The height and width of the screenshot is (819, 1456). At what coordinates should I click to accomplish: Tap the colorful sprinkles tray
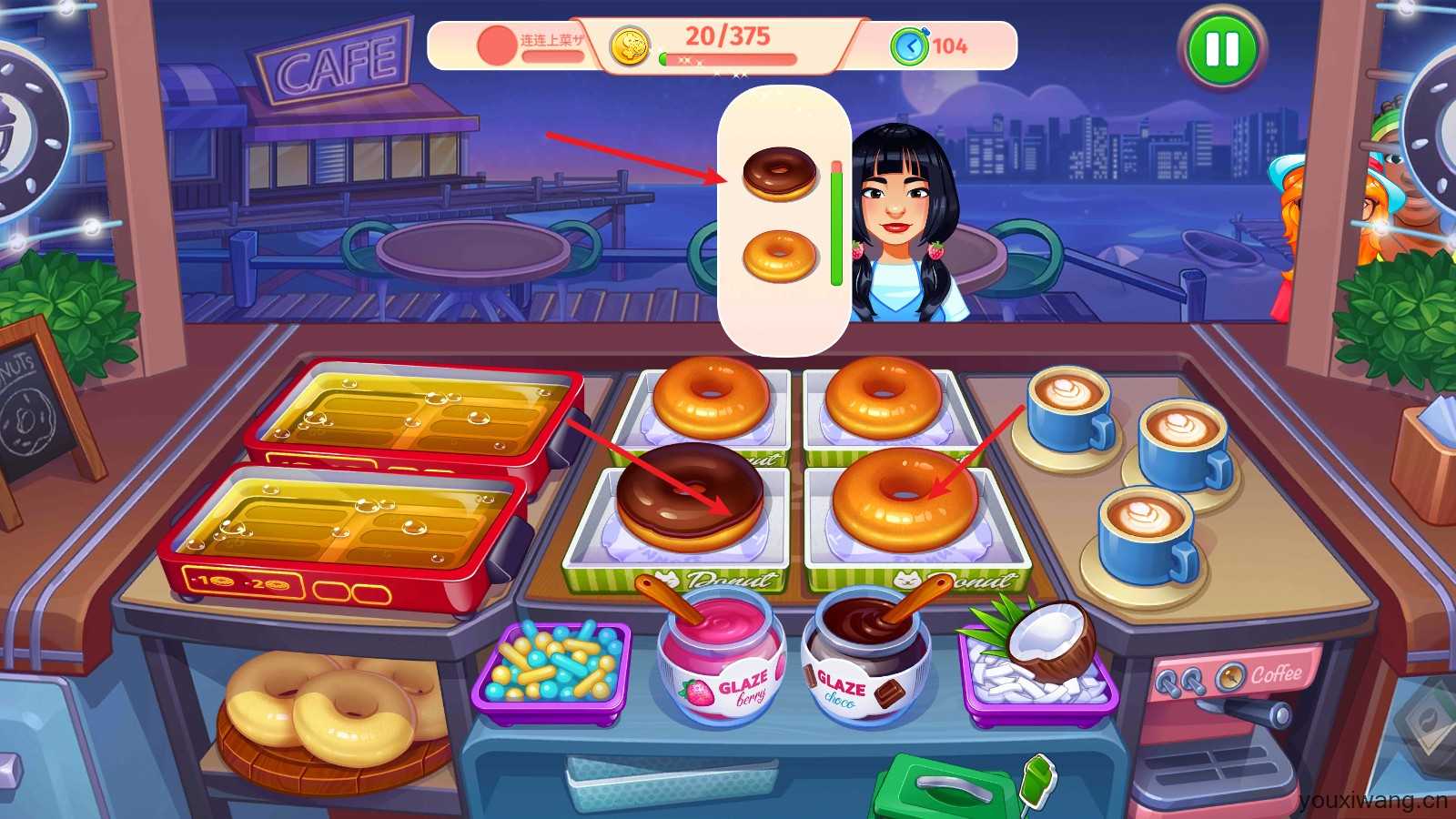552,672
